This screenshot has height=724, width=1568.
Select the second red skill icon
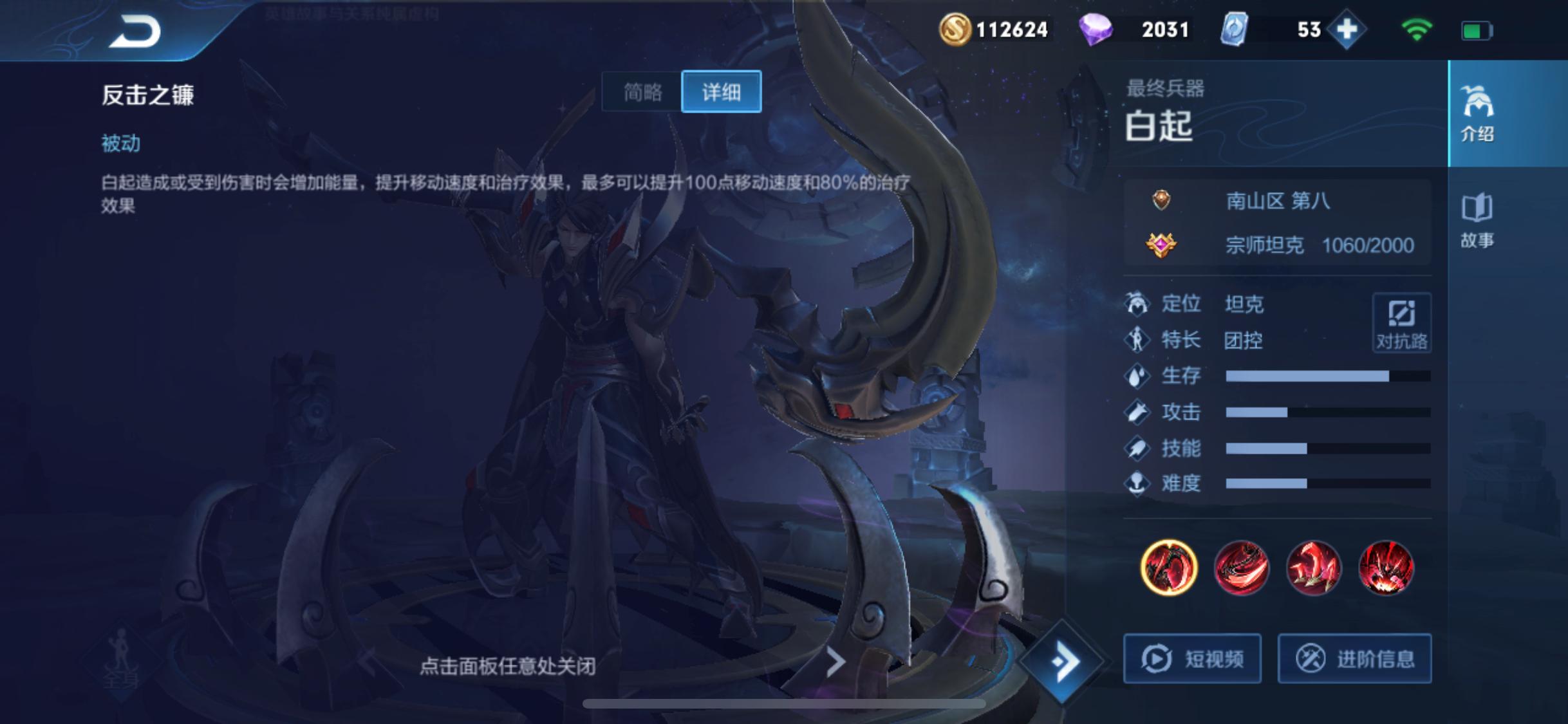coord(1242,567)
